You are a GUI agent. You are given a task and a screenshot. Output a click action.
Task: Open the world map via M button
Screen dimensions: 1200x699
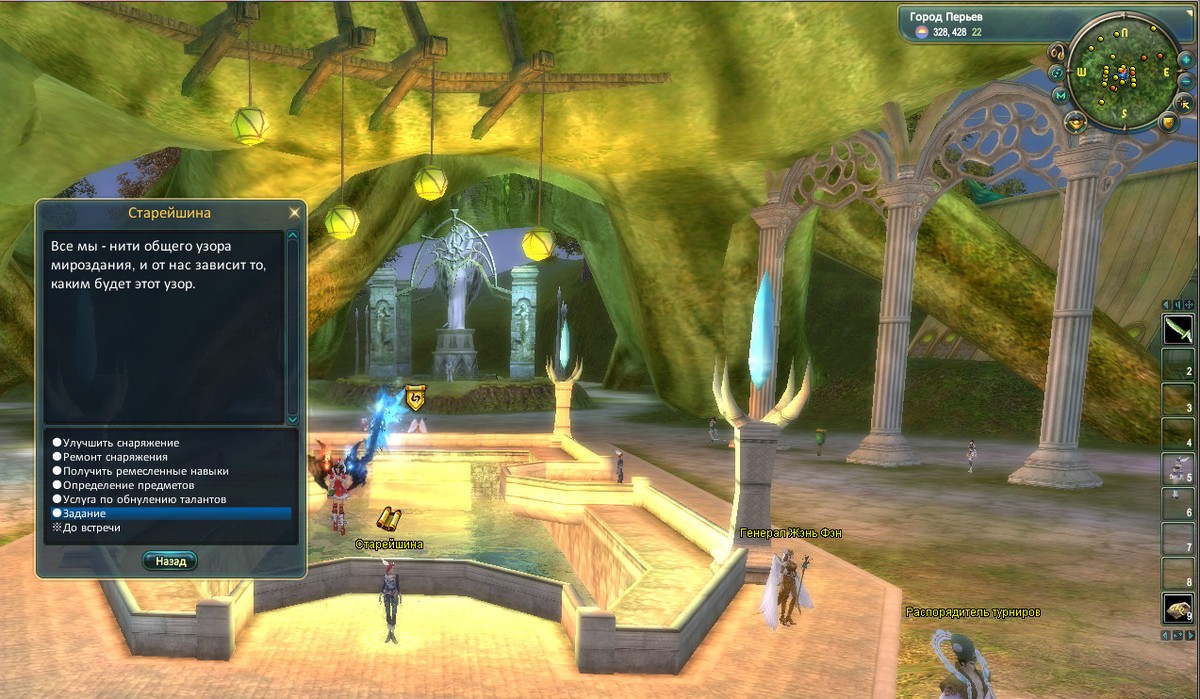[1059, 95]
